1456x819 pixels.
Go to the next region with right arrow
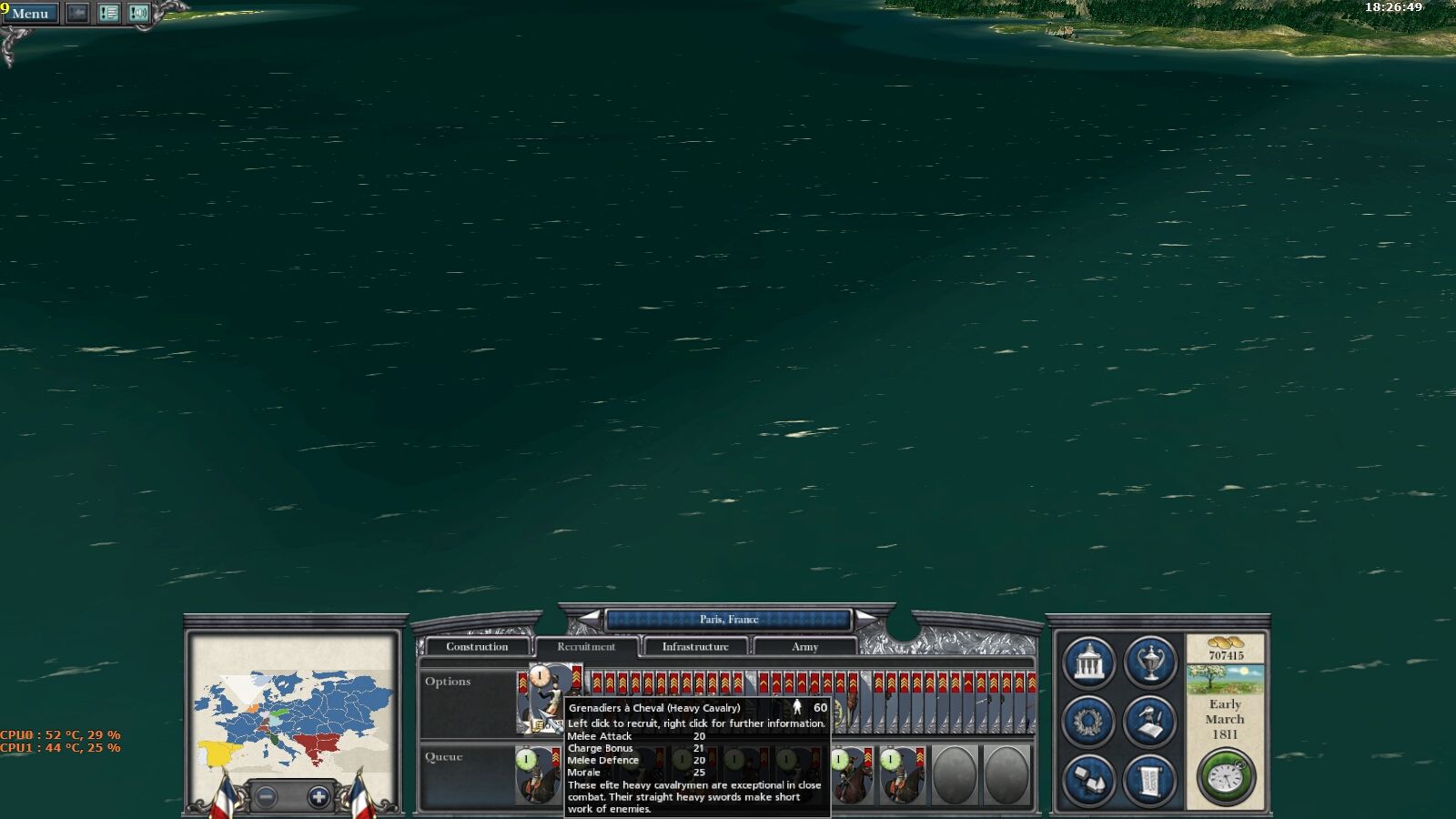(x=866, y=619)
